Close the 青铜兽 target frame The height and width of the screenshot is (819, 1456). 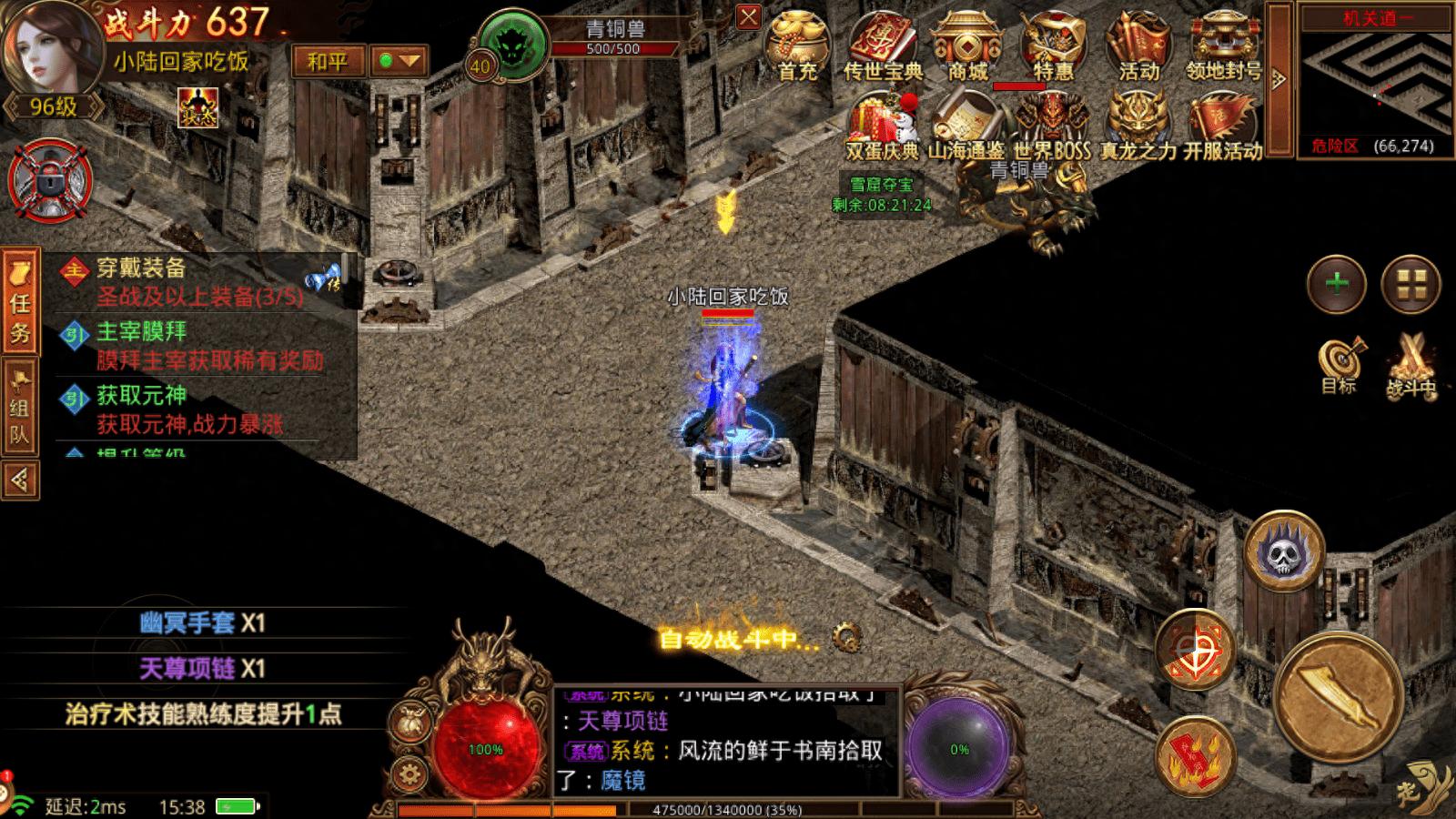tap(748, 17)
